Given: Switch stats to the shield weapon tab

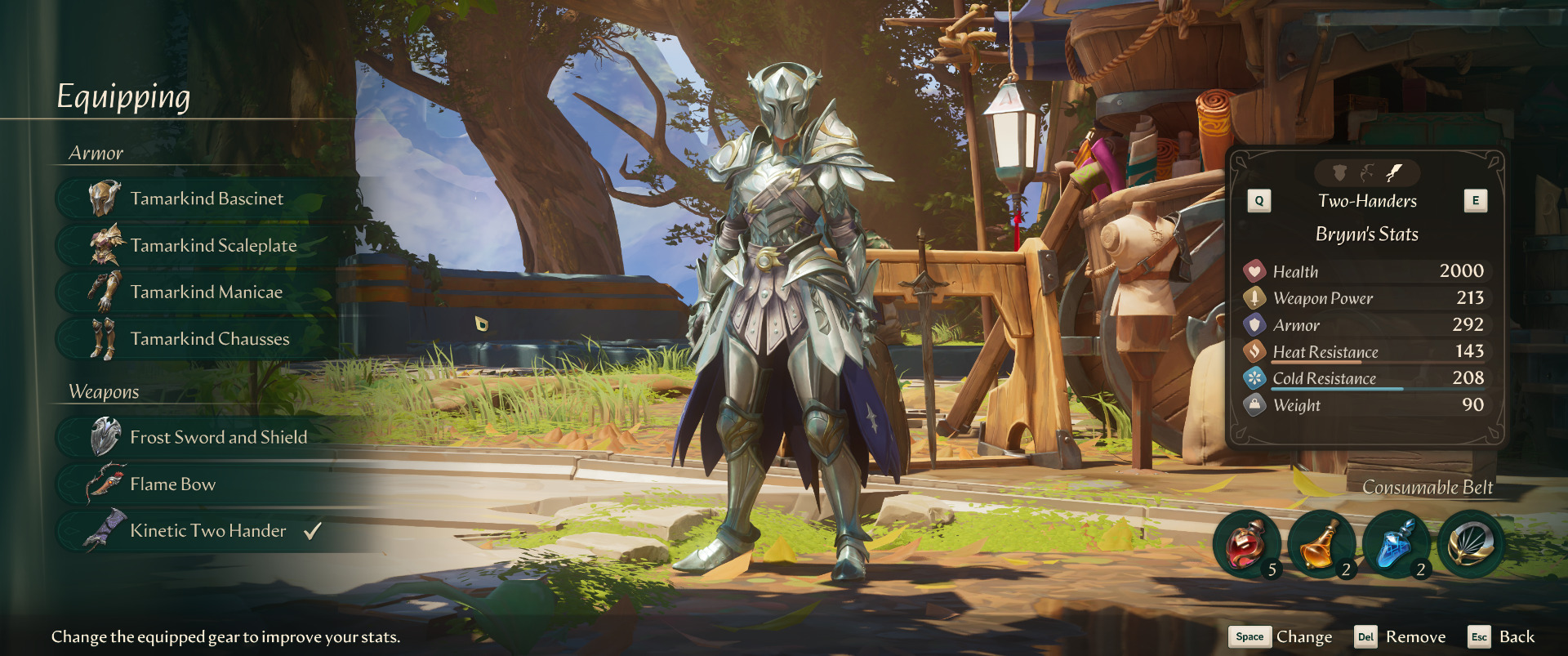Looking at the screenshot, I should [x=1339, y=172].
